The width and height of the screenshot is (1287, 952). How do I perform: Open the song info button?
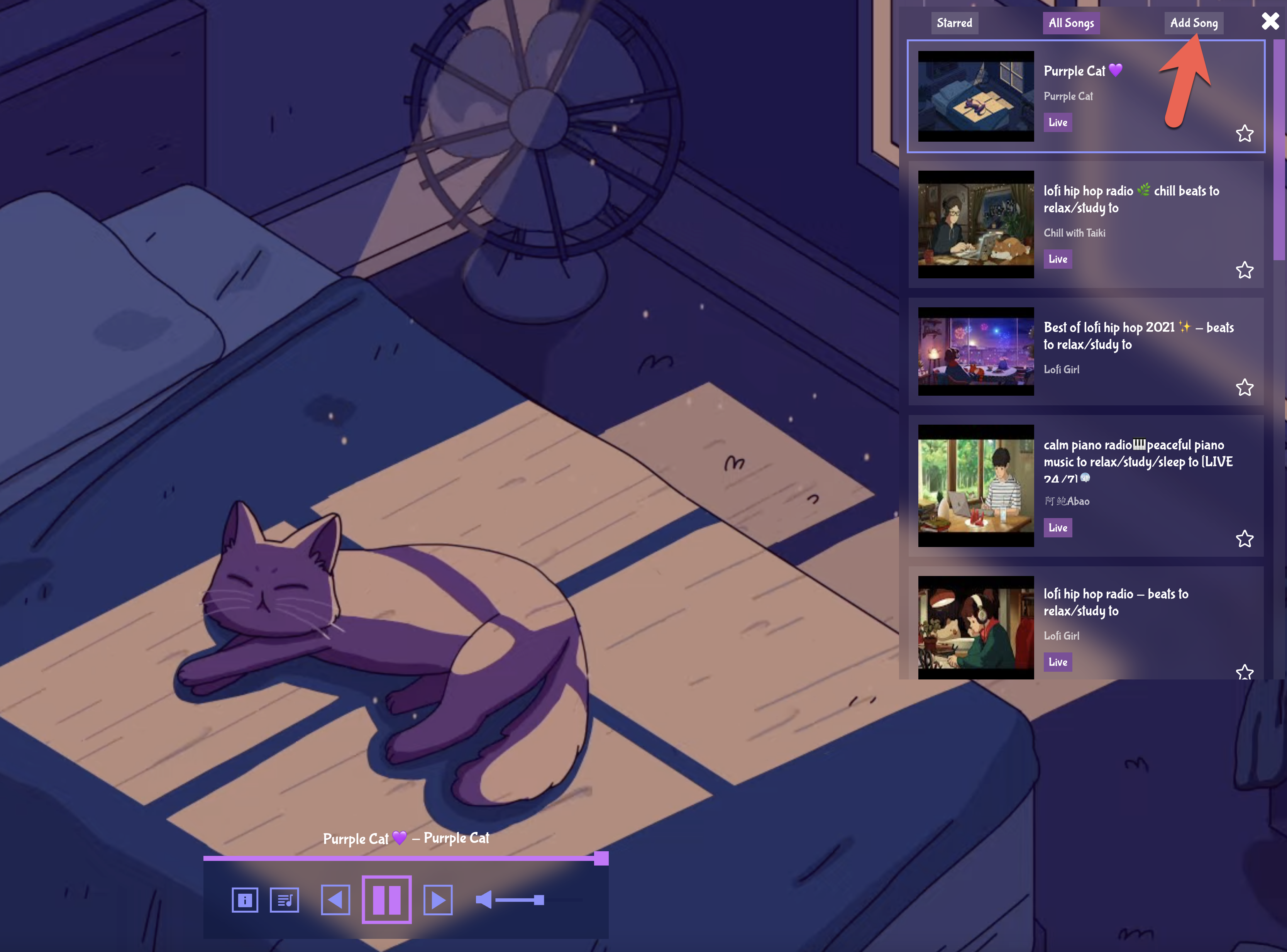(245, 899)
